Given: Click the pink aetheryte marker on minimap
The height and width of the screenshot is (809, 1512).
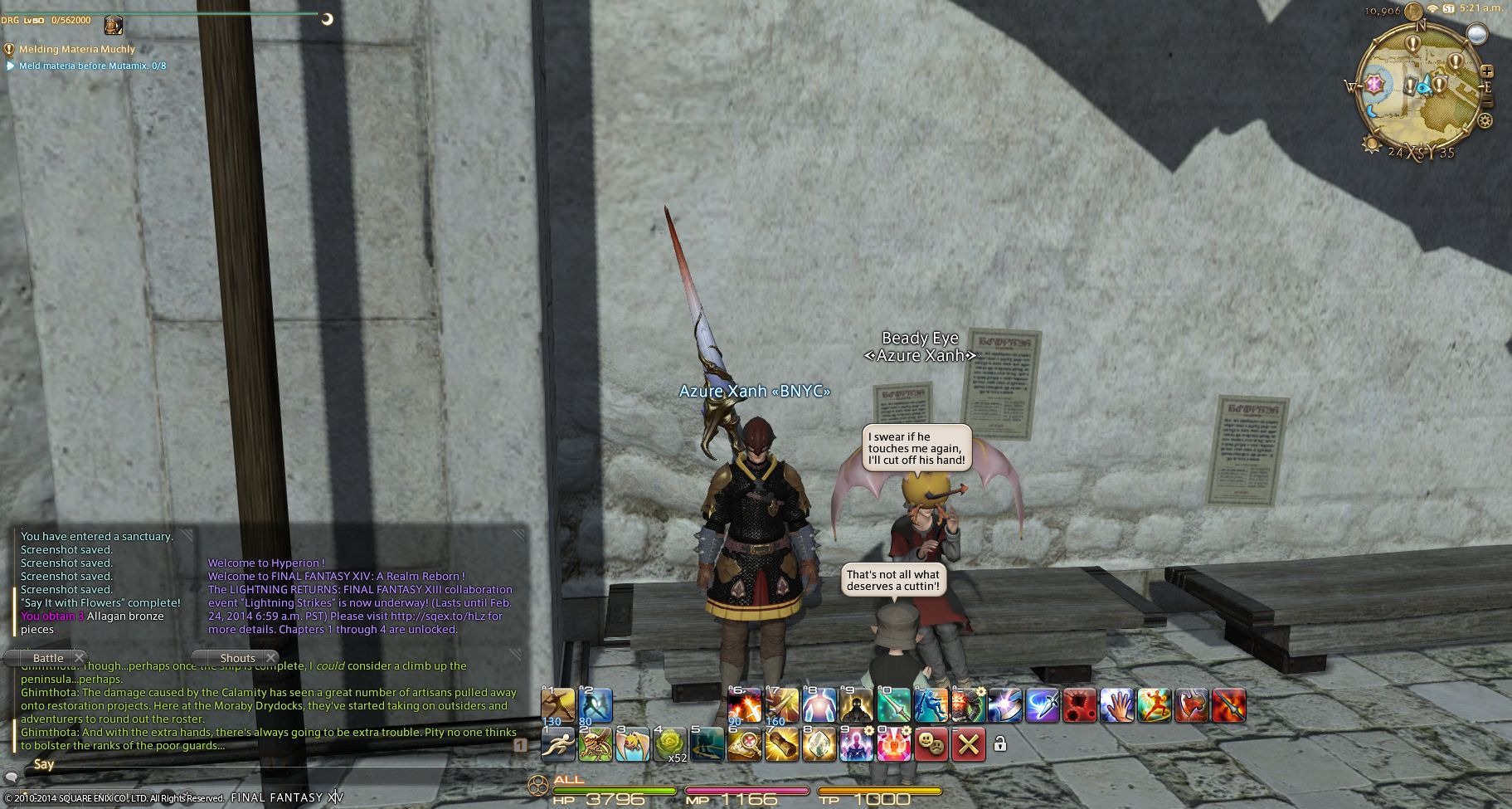Looking at the screenshot, I should point(1375,85).
